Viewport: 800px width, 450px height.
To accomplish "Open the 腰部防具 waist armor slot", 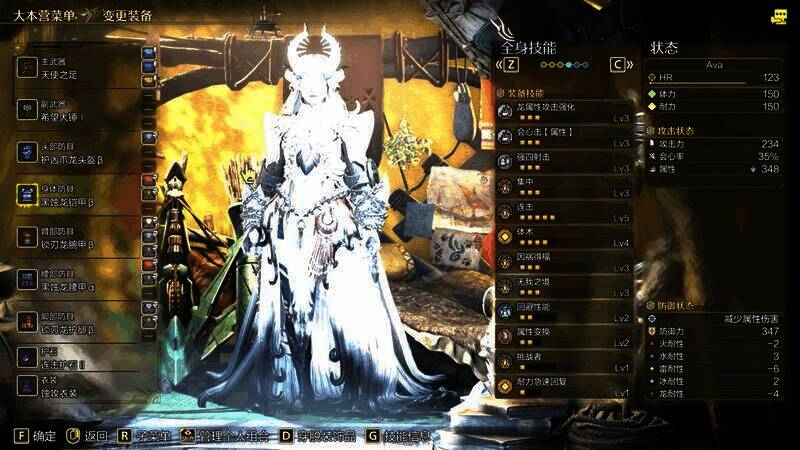I will pos(75,280).
